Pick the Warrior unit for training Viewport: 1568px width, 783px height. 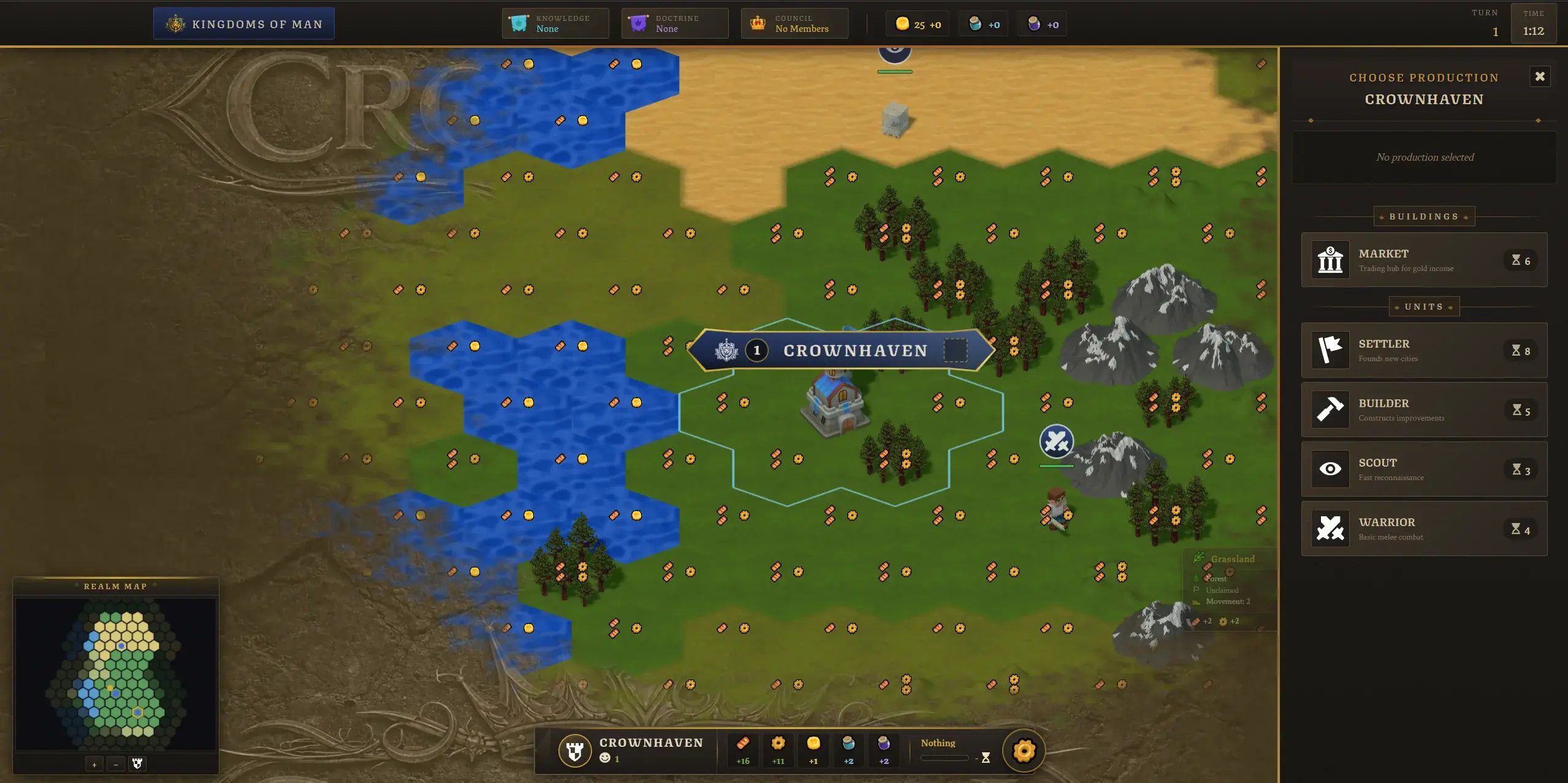click(1423, 529)
